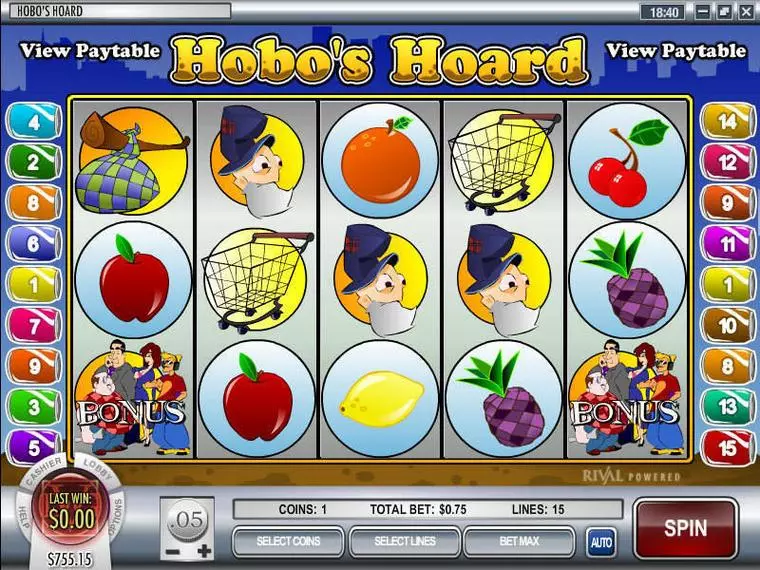760x570 pixels.
Task: Select payline 13 marker
Action: tap(726, 404)
